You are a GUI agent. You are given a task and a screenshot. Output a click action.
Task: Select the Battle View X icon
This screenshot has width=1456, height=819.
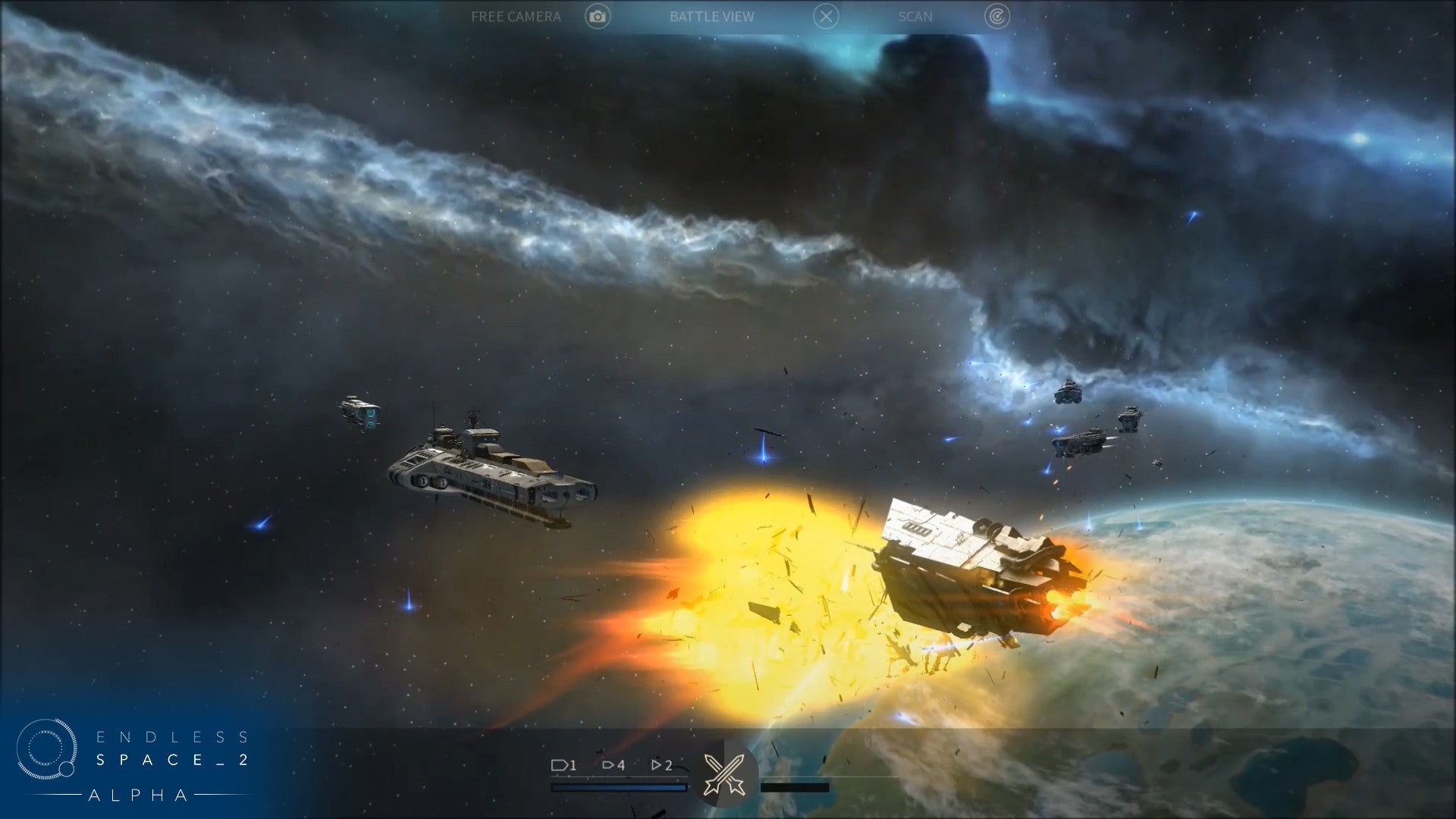coord(827,17)
